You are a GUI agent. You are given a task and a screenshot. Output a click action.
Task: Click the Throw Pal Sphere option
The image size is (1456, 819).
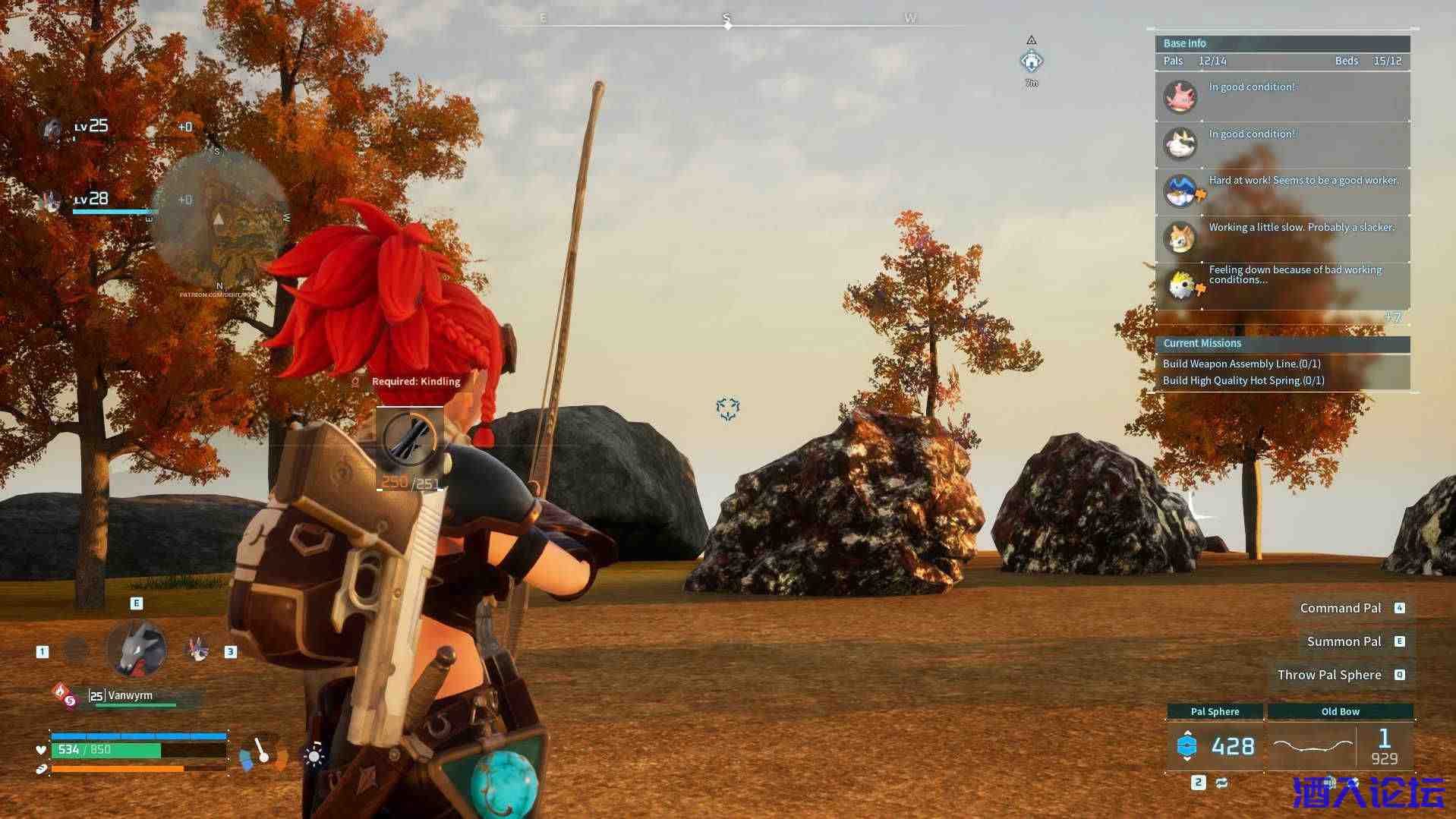pos(1329,675)
